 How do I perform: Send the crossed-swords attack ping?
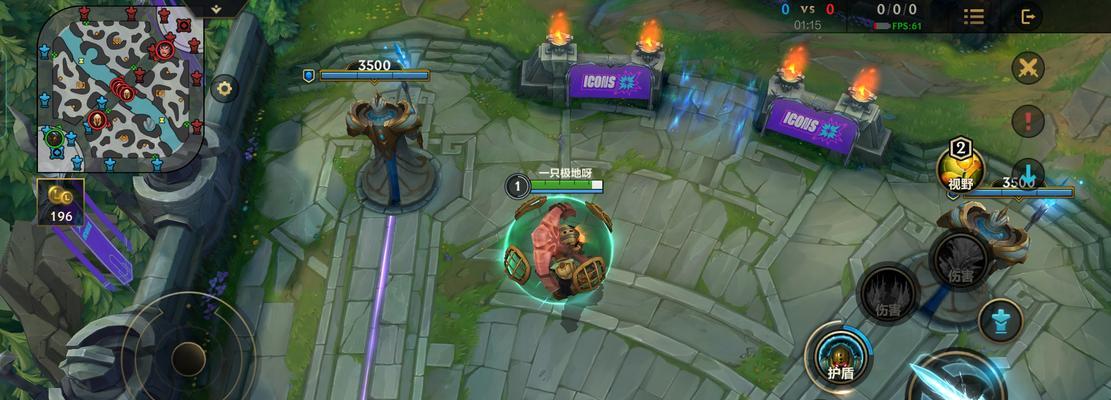(x=1027, y=68)
